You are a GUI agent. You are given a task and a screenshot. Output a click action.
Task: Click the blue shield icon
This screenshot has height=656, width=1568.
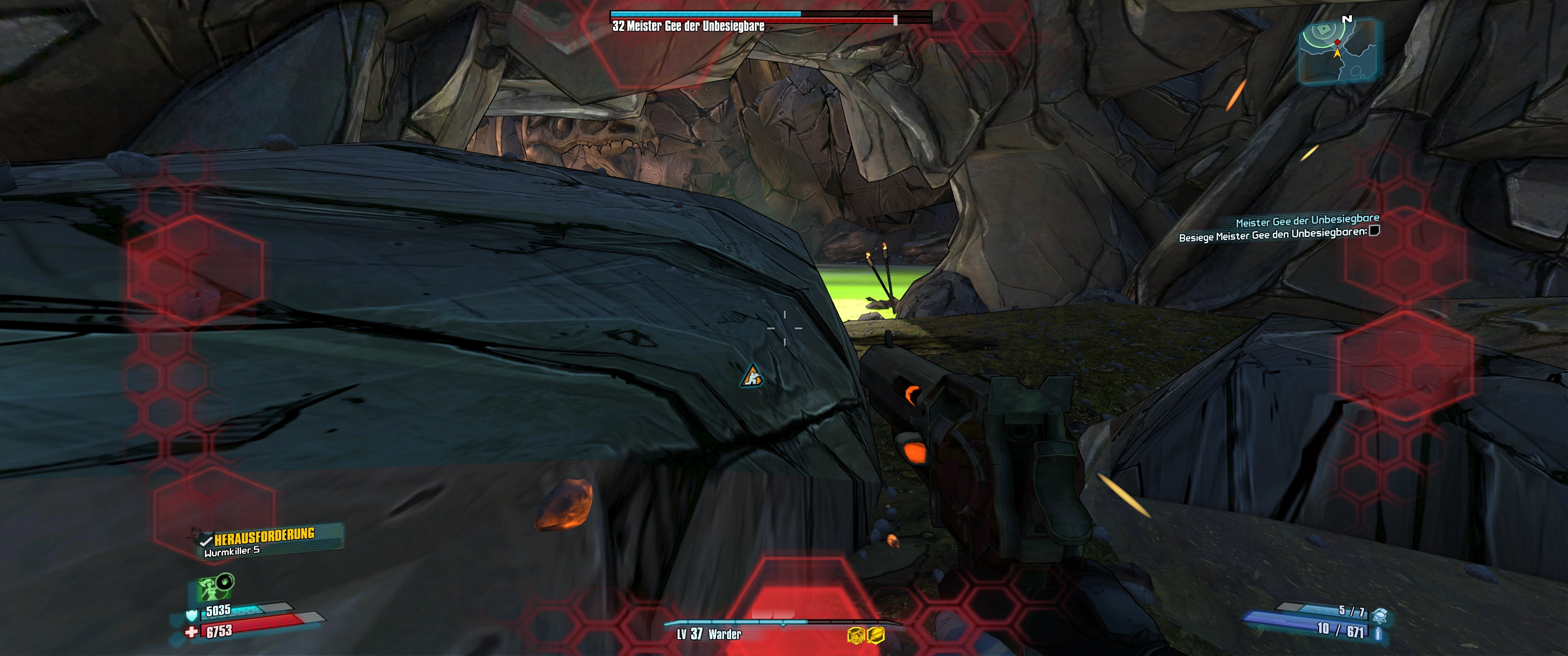(192, 615)
